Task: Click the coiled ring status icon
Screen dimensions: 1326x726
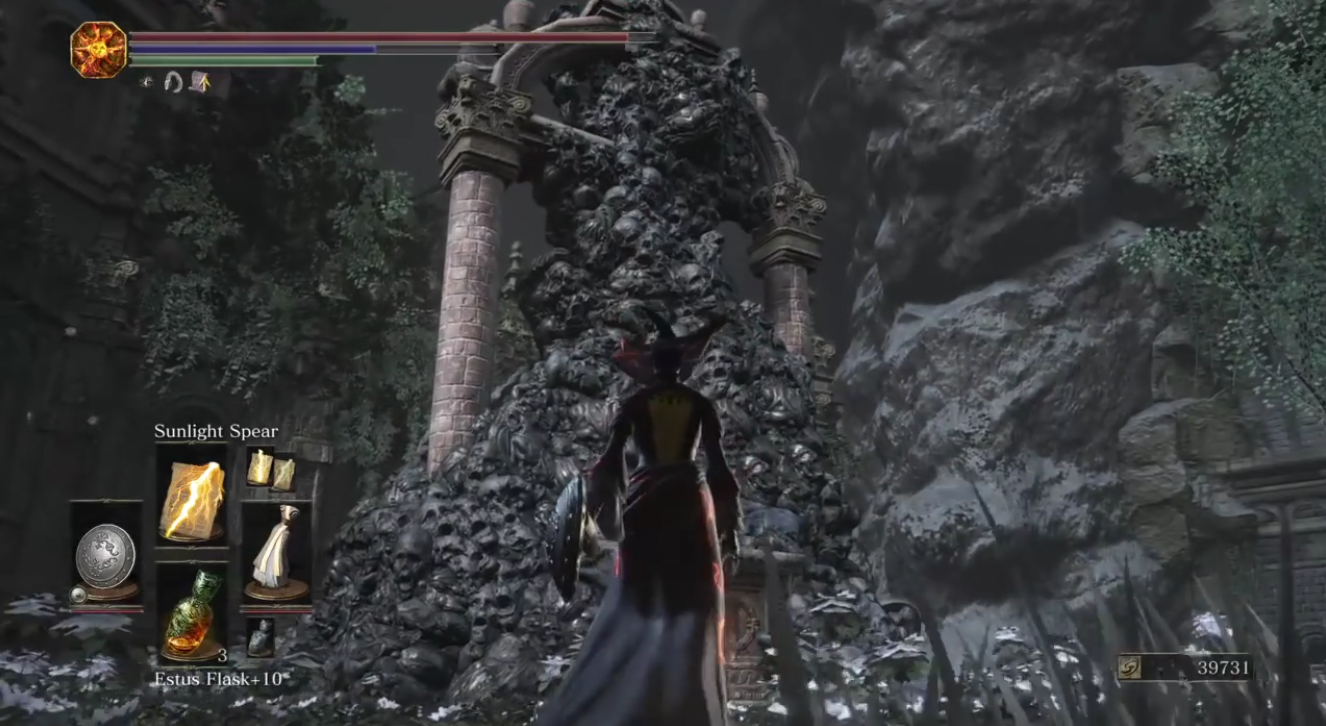Action: [x=174, y=83]
